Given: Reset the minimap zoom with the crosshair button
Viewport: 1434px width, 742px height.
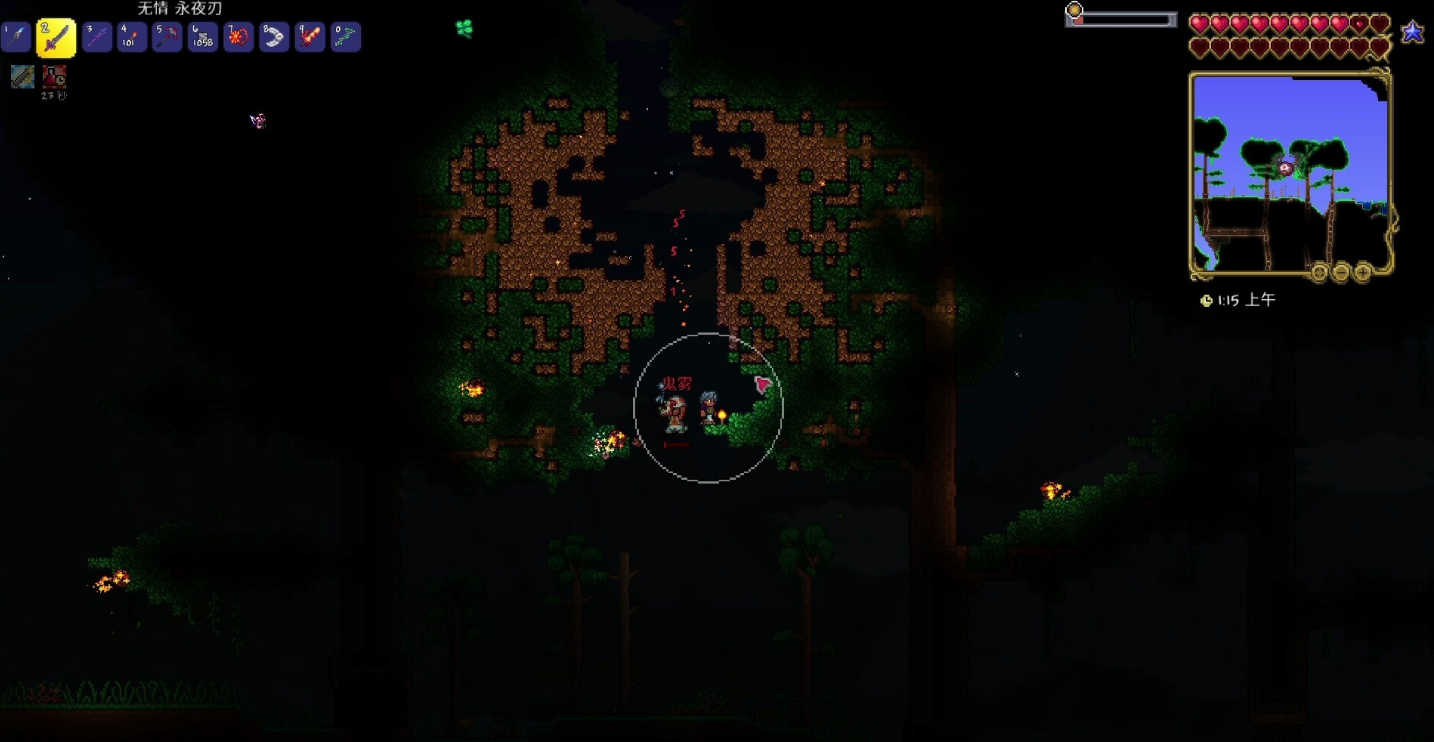Looking at the screenshot, I should tap(1320, 272).
